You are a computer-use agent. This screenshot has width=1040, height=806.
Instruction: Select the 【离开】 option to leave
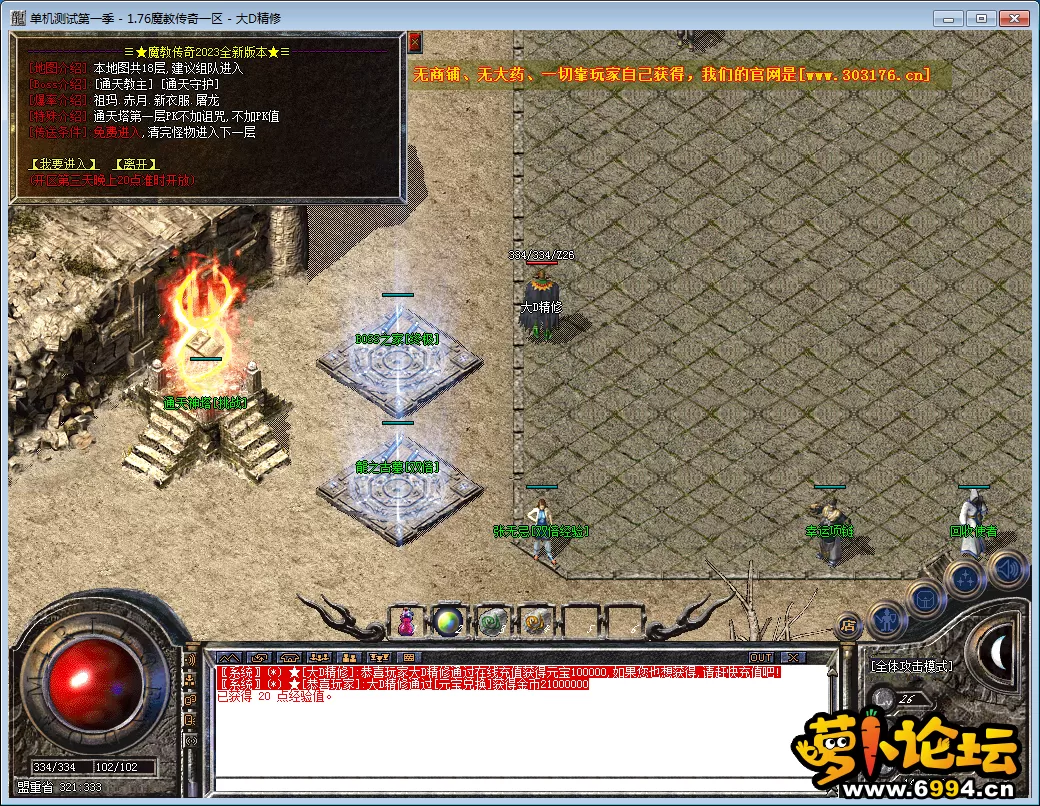tap(134, 164)
